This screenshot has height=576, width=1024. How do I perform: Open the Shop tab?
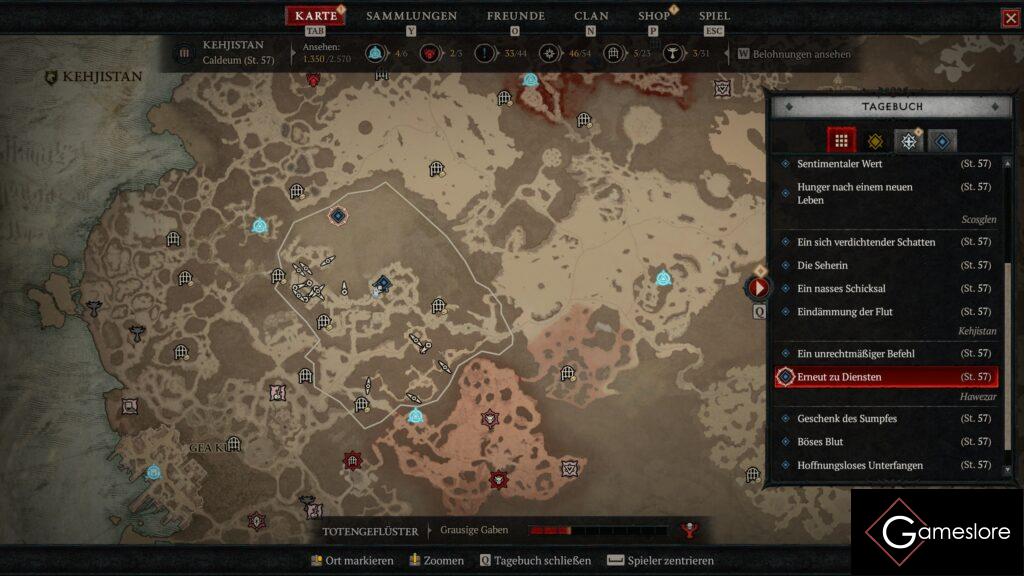point(654,16)
